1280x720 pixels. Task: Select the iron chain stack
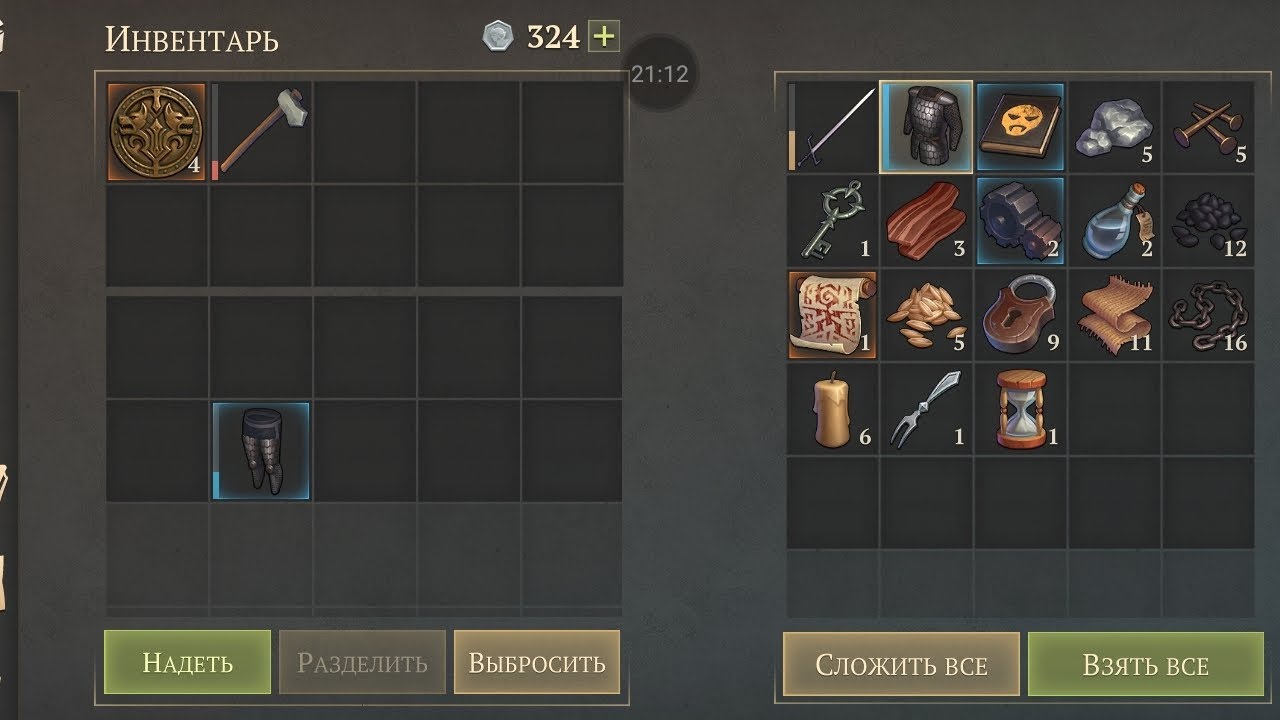click(1208, 315)
